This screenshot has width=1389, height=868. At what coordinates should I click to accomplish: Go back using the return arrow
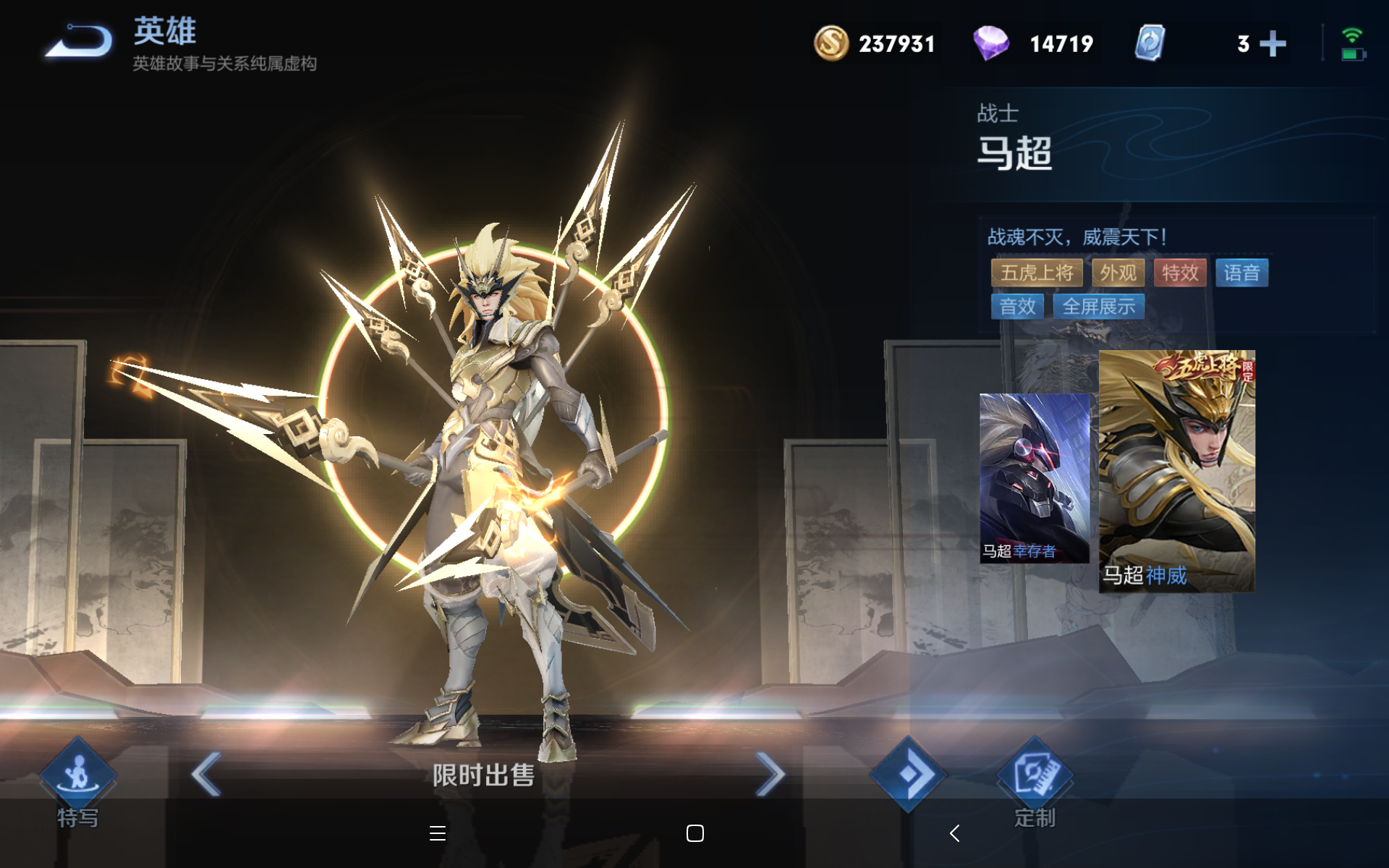tap(80, 41)
